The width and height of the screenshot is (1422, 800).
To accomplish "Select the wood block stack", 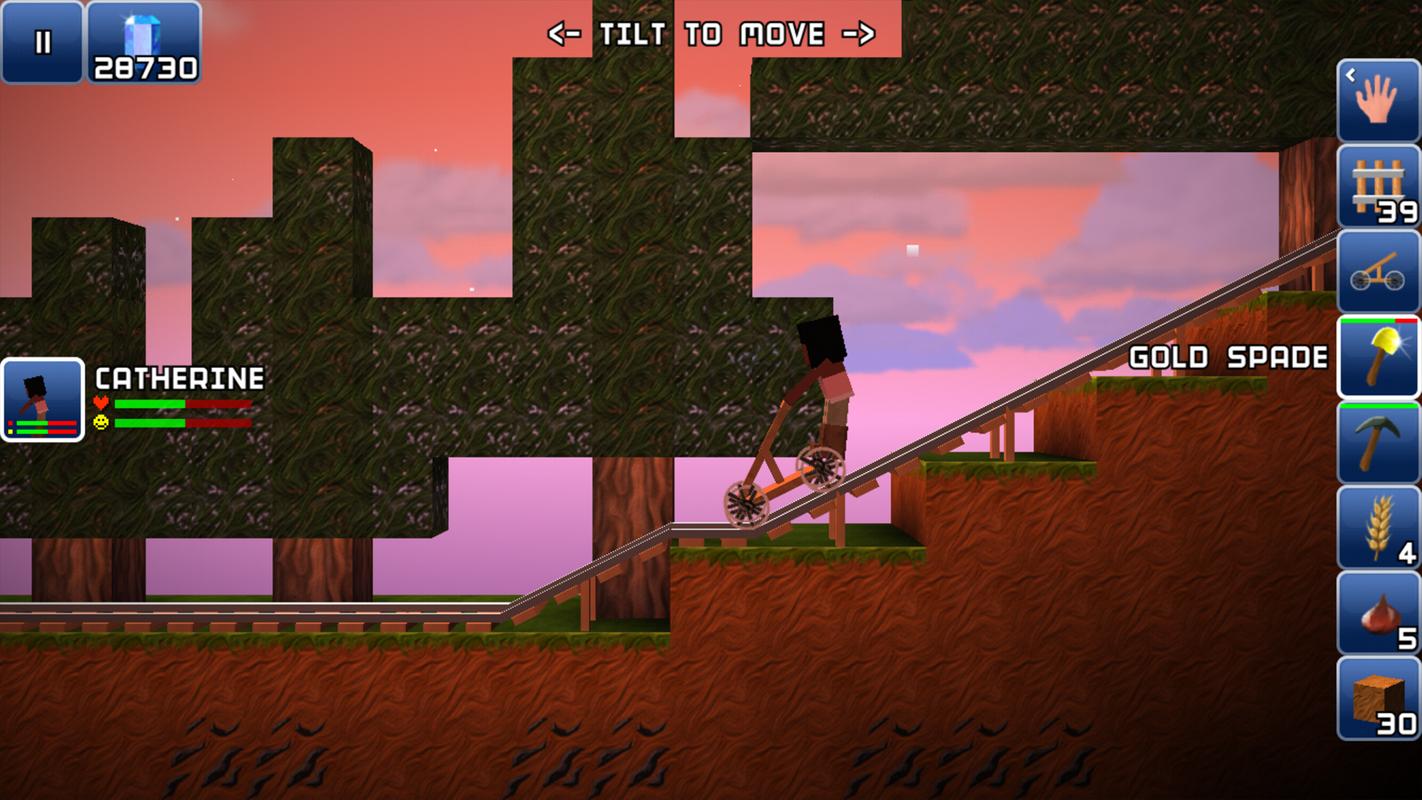I will click(1378, 698).
